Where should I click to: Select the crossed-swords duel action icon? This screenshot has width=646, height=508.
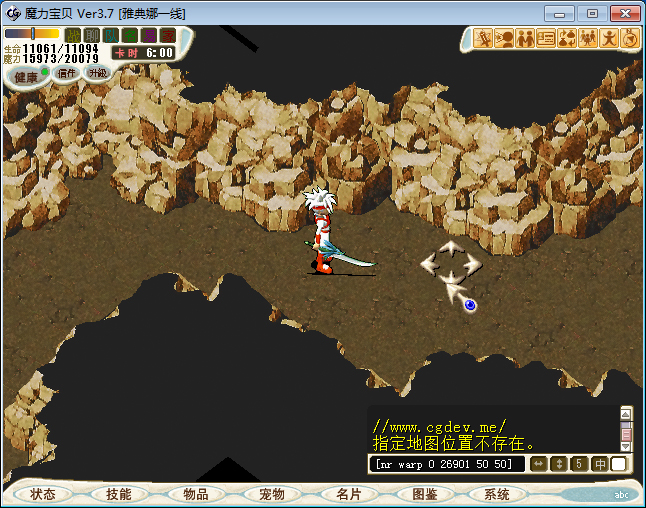tap(482, 39)
